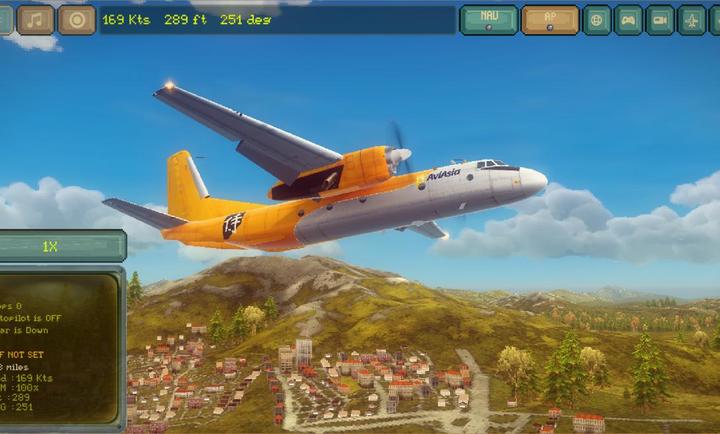Screen dimensions: 720x434
Task: Open the NAV panel
Action: click(489, 20)
